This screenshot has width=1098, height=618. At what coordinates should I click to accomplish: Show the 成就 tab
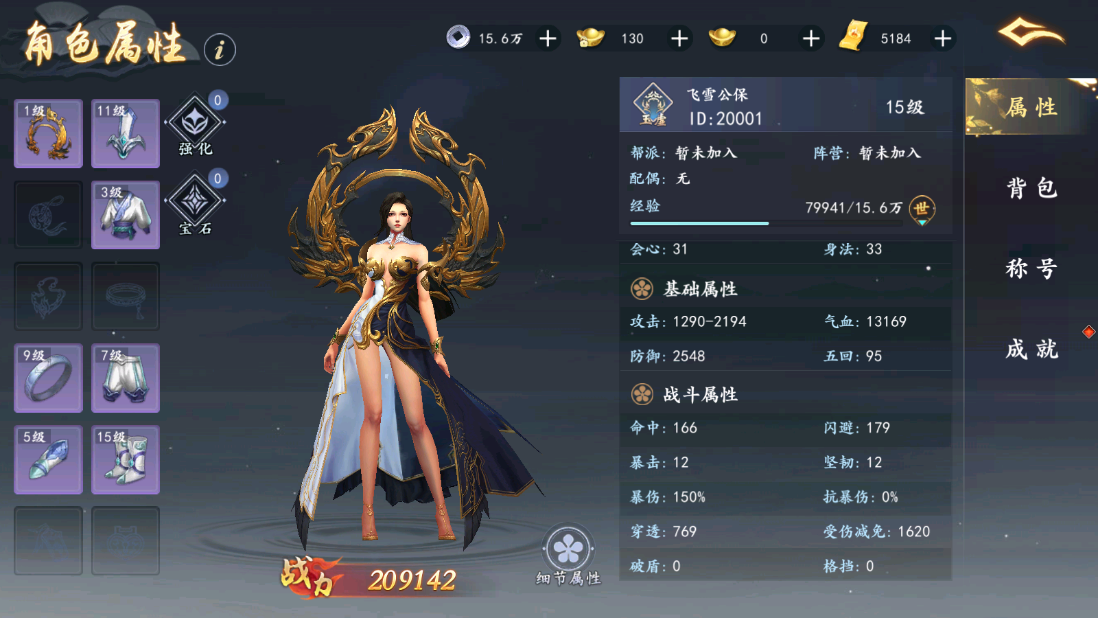point(1030,349)
